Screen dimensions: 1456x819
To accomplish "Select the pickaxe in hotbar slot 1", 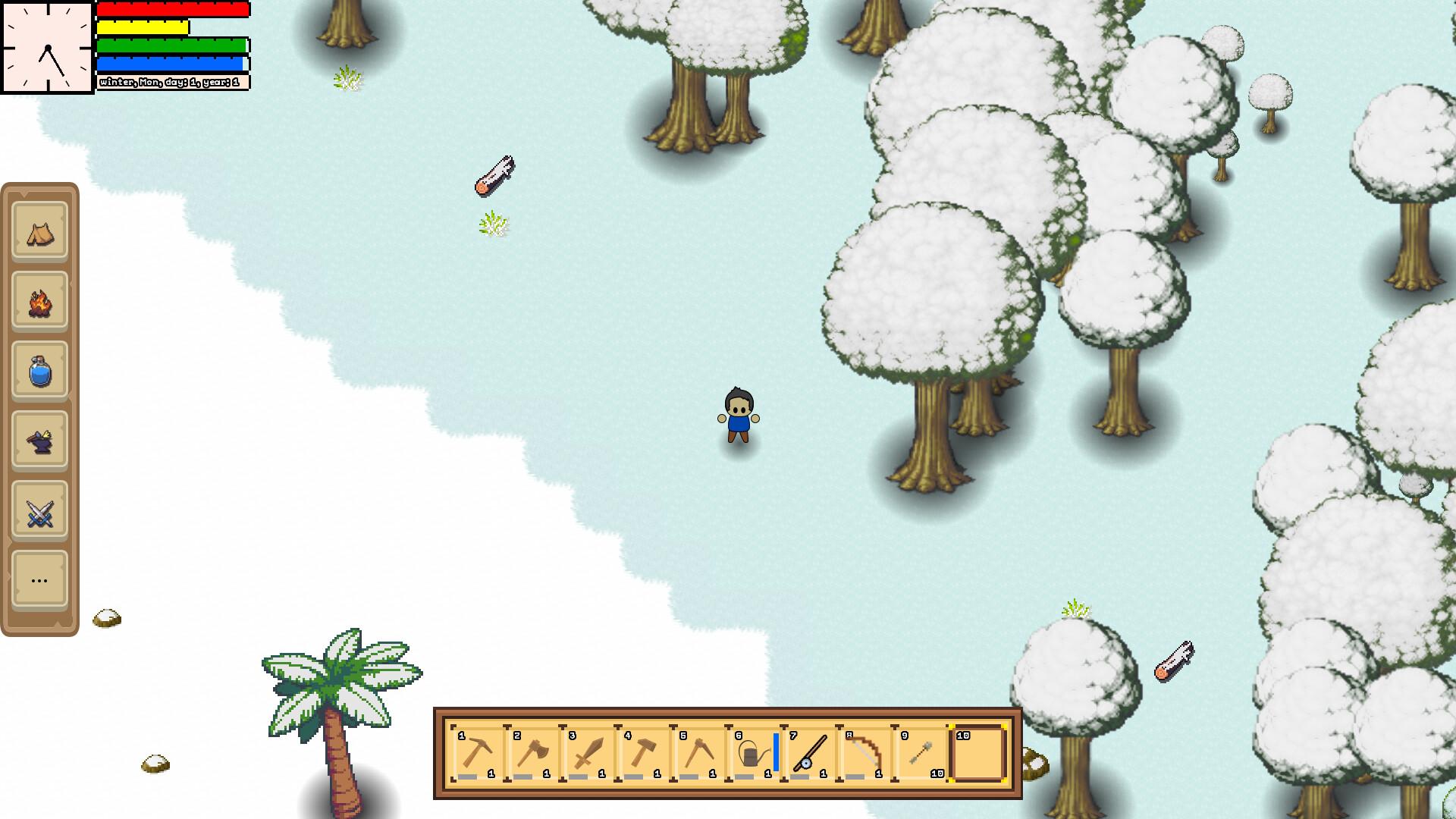I will pyautogui.click(x=479, y=753).
